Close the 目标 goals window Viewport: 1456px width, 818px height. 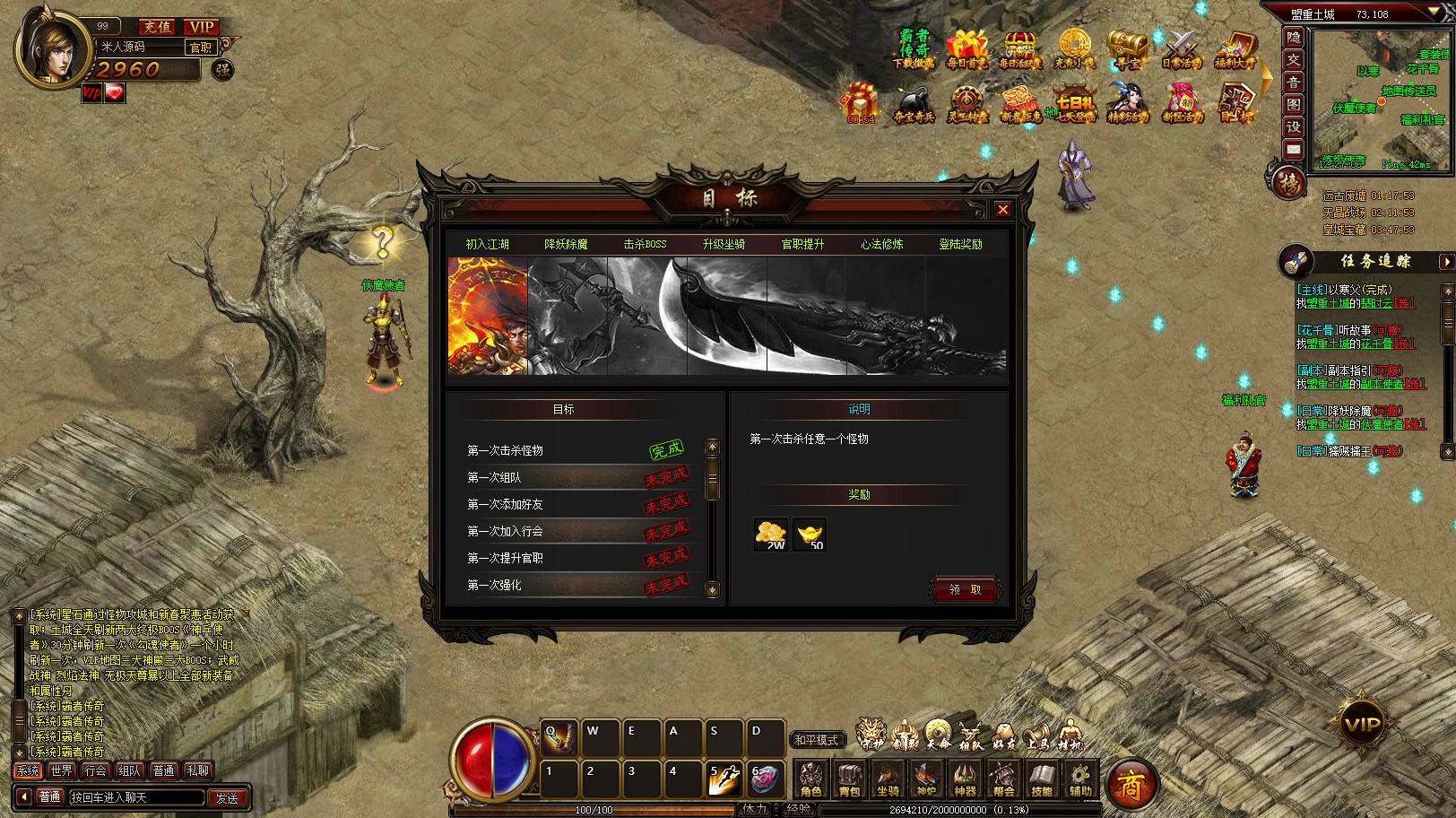[1002, 209]
